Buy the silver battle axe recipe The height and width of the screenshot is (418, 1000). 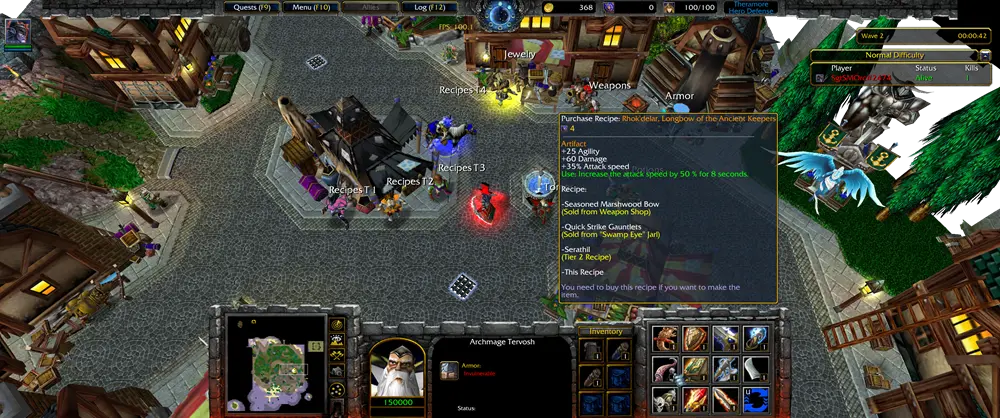(x=726, y=370)
